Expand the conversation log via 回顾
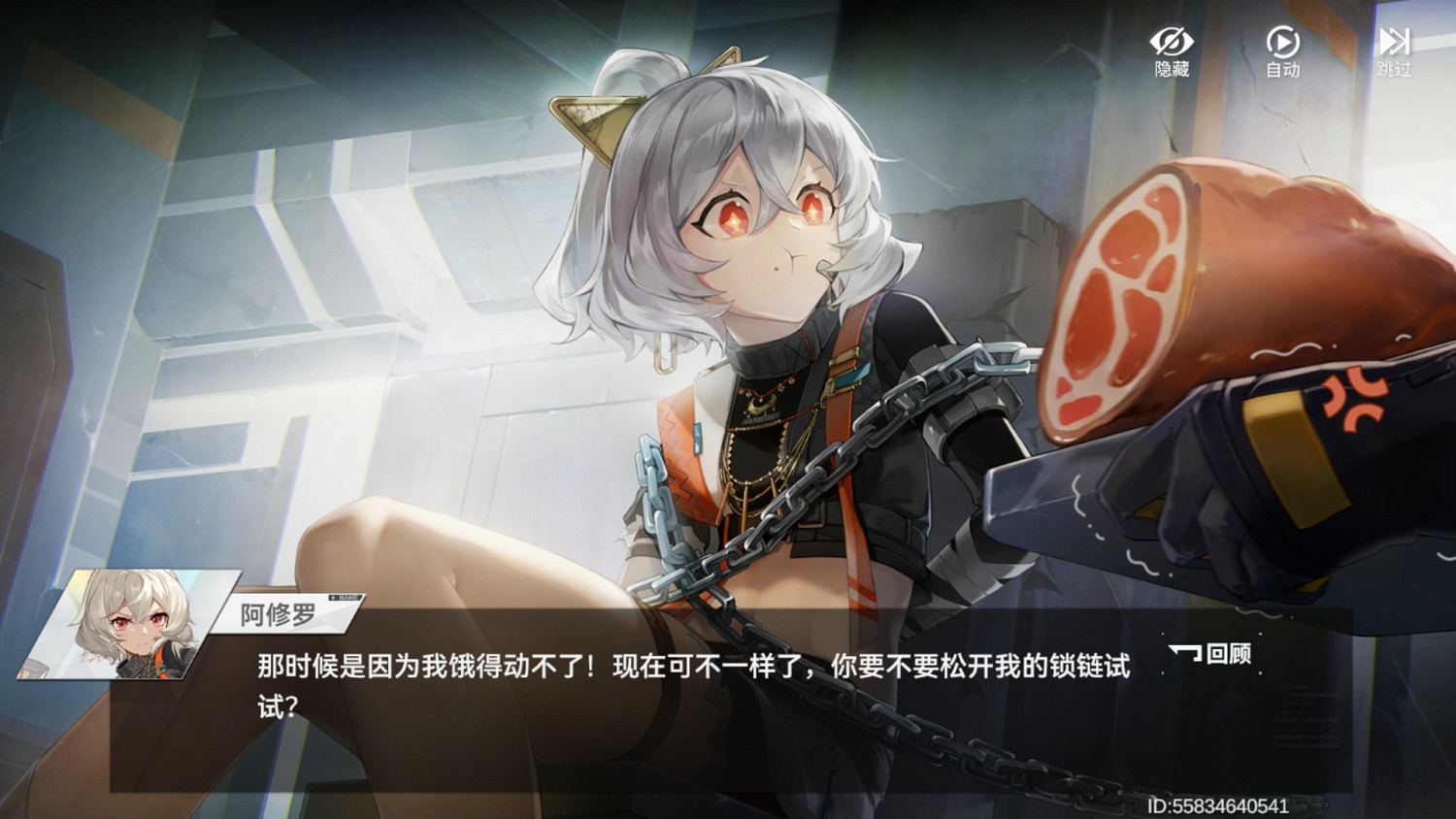The width and height of the screenshot is (1456, 819). (1209, 655)
